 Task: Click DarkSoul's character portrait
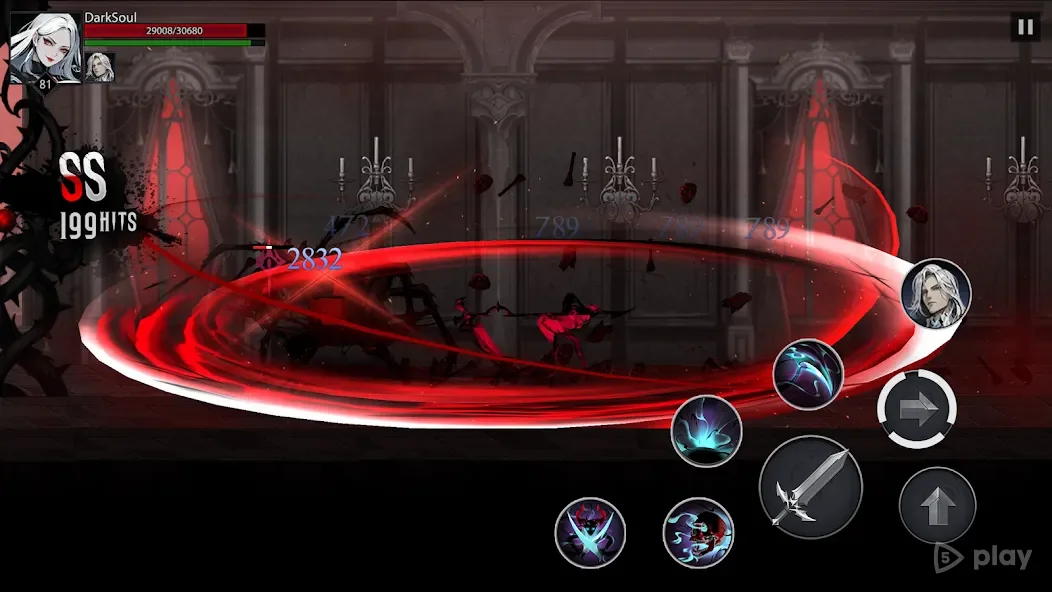click(46, 46)
